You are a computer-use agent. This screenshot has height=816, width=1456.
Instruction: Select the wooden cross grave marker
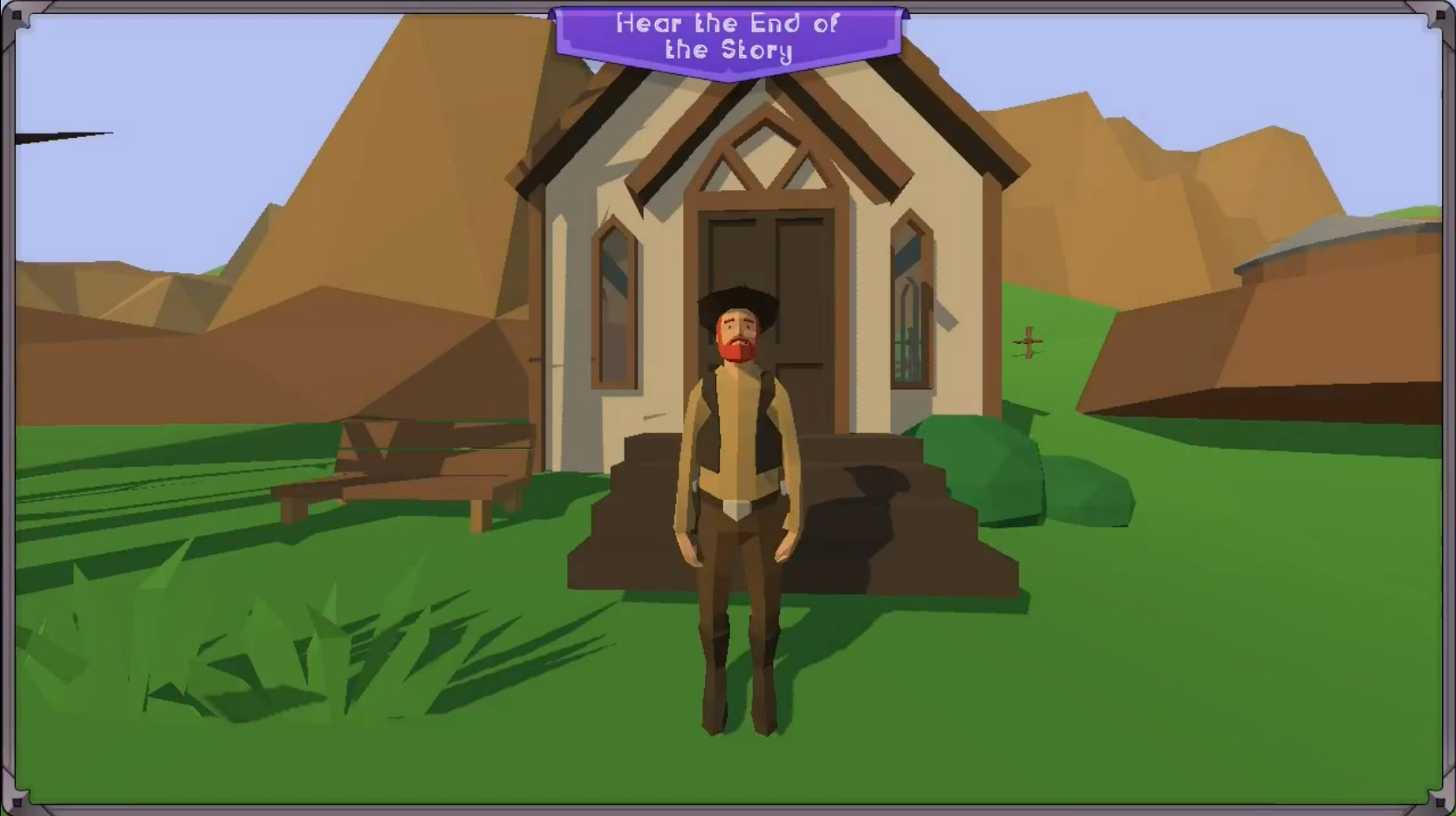[x=1028, y=340]
